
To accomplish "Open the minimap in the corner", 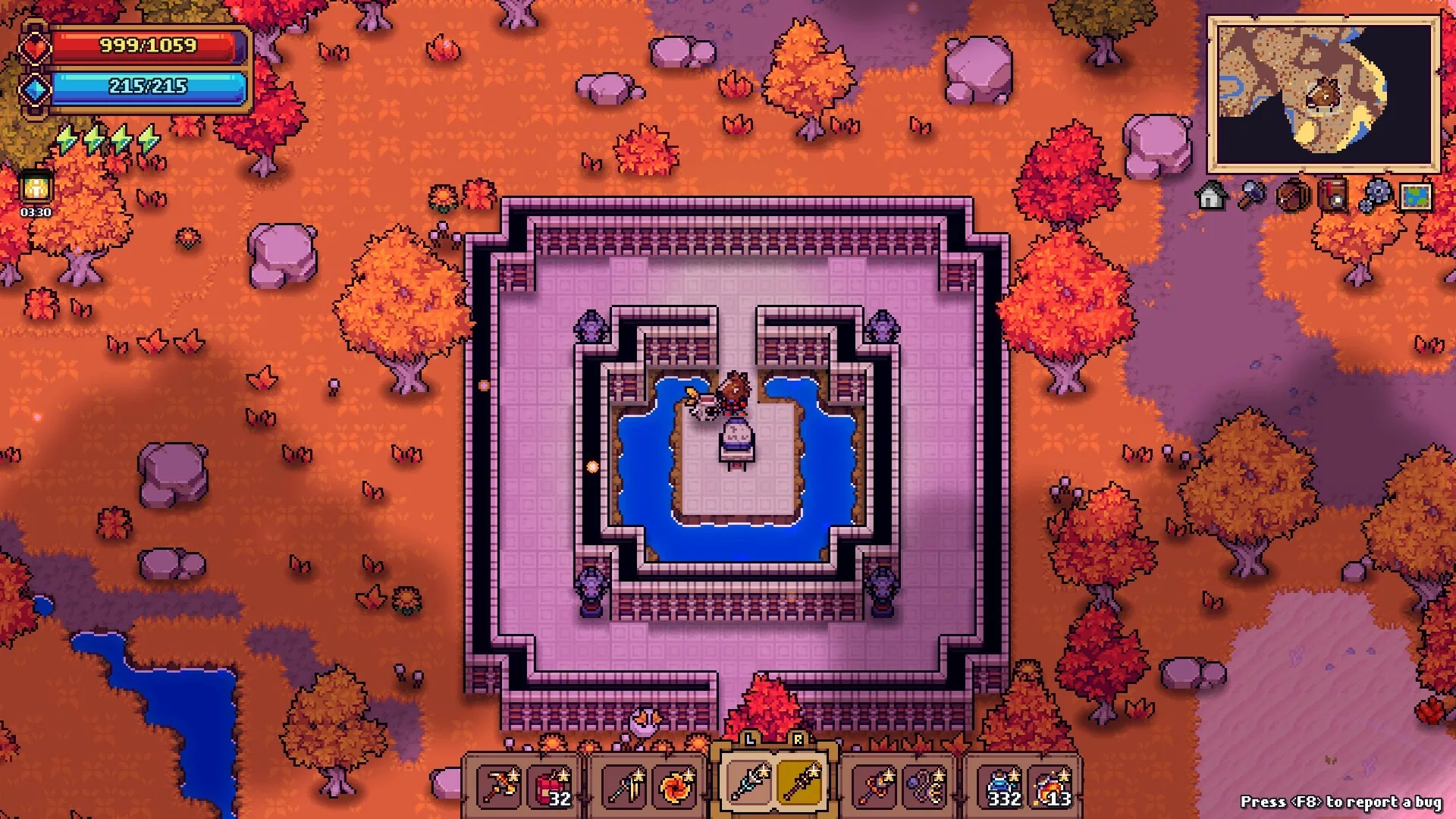I will pos(1323,95).
